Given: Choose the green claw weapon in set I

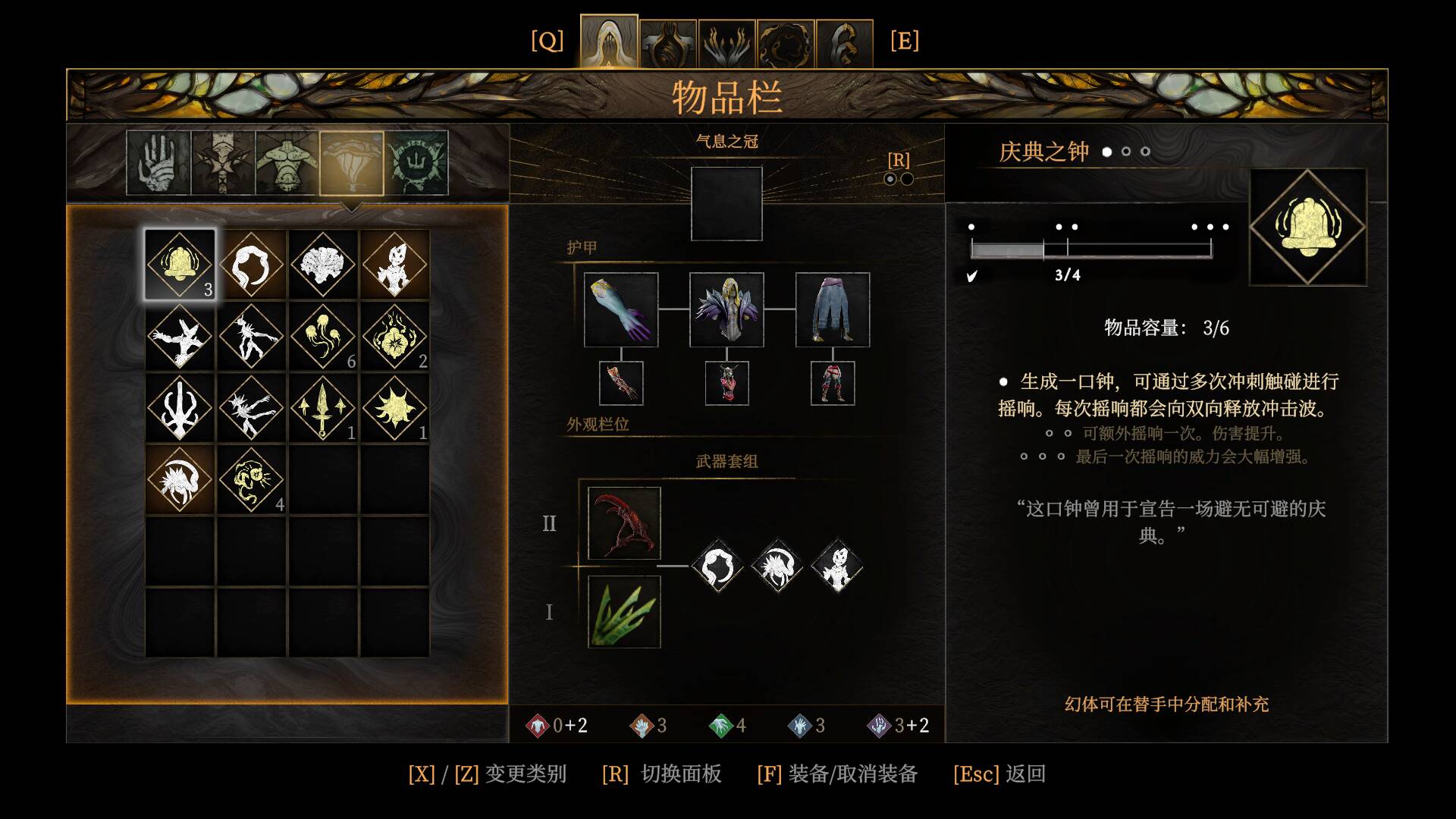Looking at the screenshot, I should [624, 612].
